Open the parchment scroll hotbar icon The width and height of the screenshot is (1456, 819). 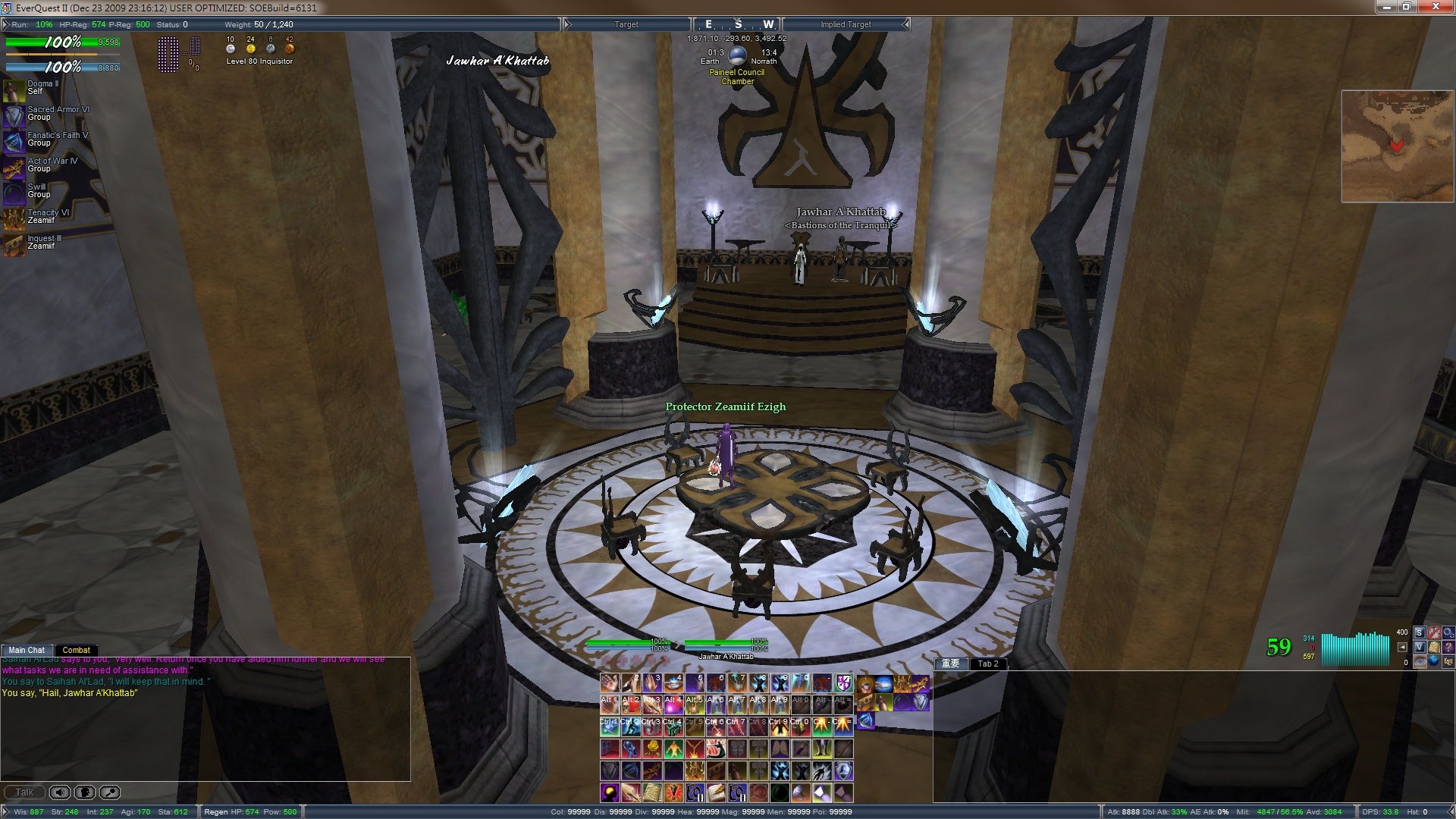coord(651,793)
